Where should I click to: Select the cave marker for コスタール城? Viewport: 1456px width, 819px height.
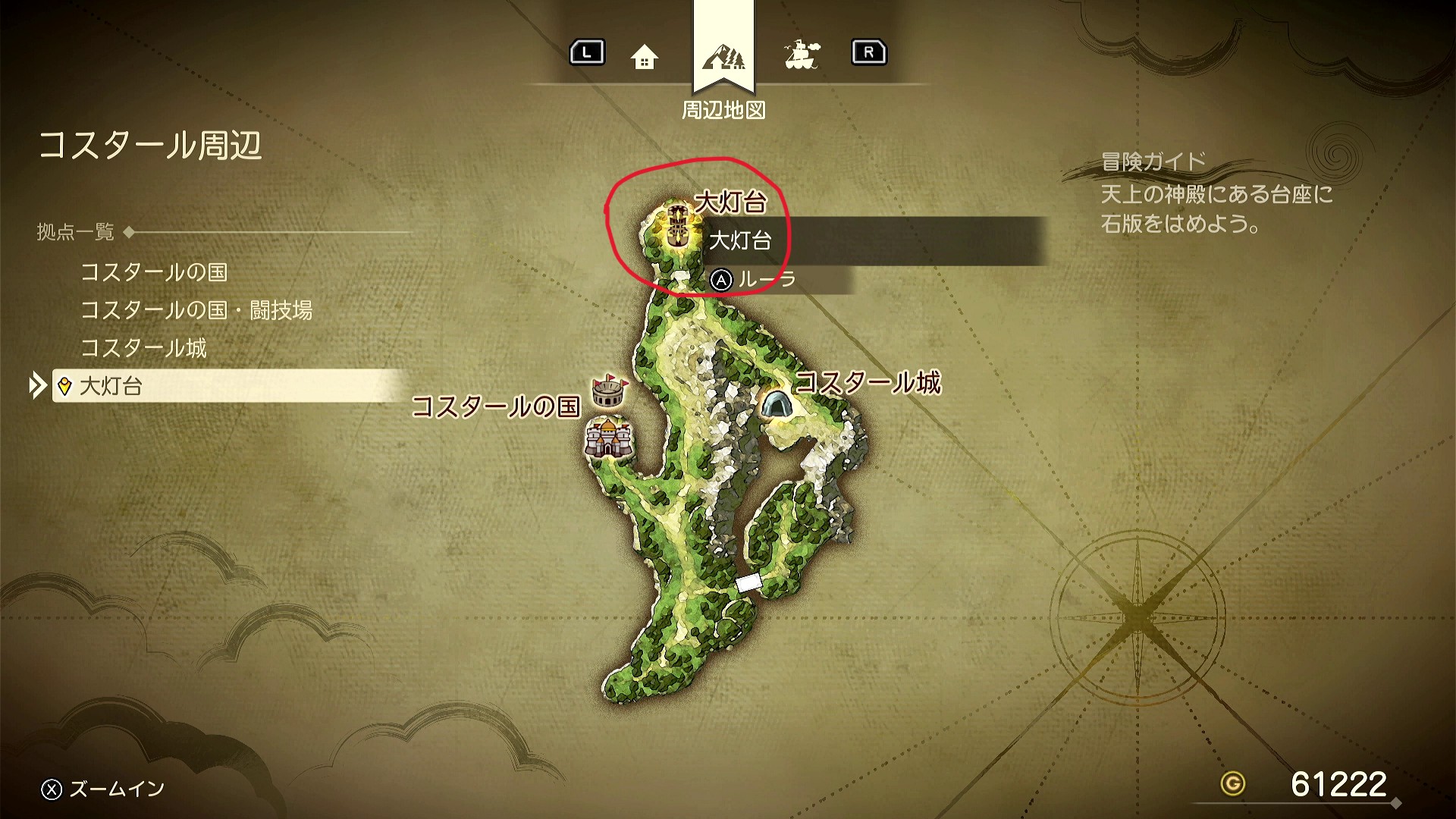776,403
